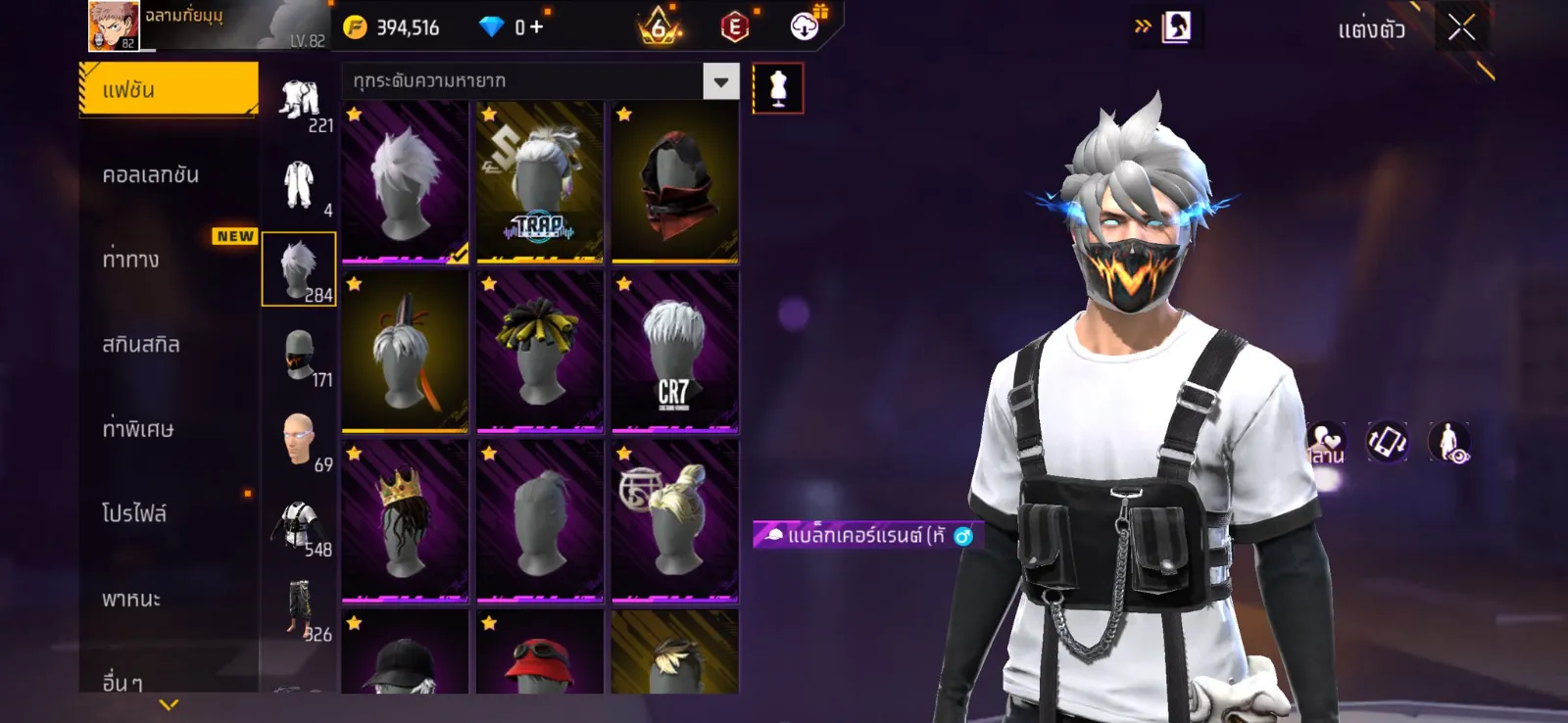Screen dimensions: 1568x723
Task: Go to the ท่าพิเศษ tab
Action: click(138, 429)
